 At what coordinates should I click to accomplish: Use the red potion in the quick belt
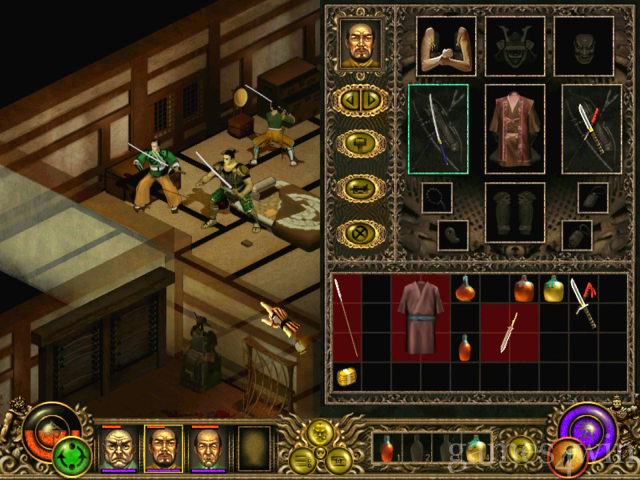(386, 449)
